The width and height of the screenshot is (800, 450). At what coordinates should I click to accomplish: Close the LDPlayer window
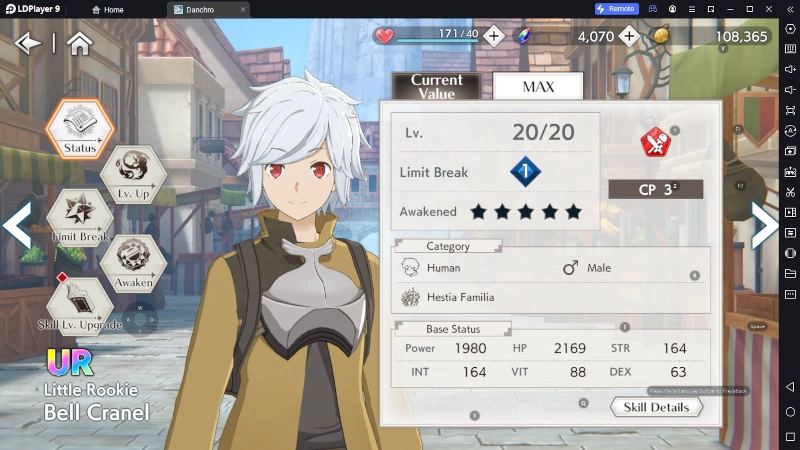(789, 9)
